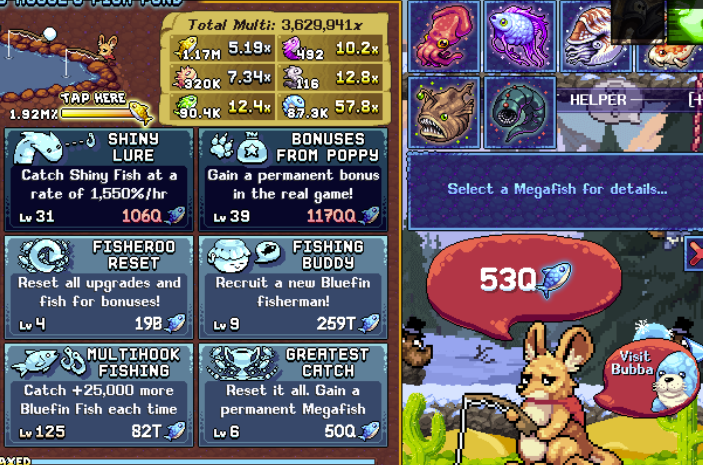Select the purple betta Megafish

pos(521,36)
